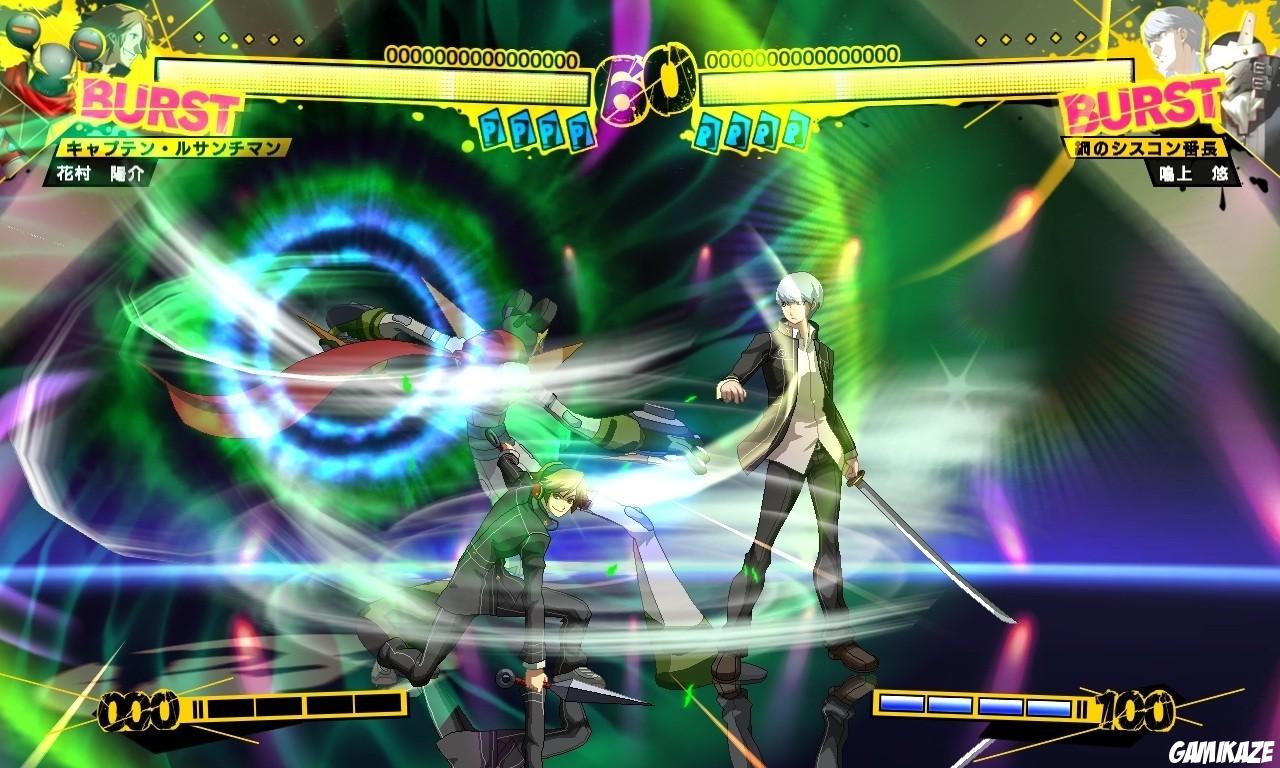Select the 鳴上 悠 name label
Screen dimensions: 1280x768
pos(1195,172)
